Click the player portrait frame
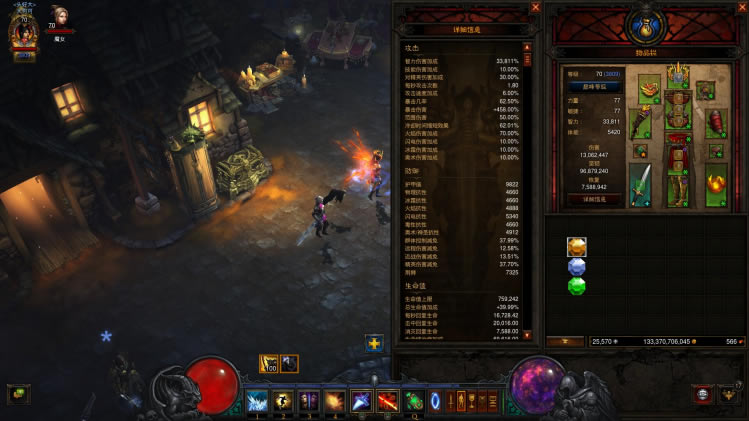Viewport: 749px width, 421px height. point(22,32)
